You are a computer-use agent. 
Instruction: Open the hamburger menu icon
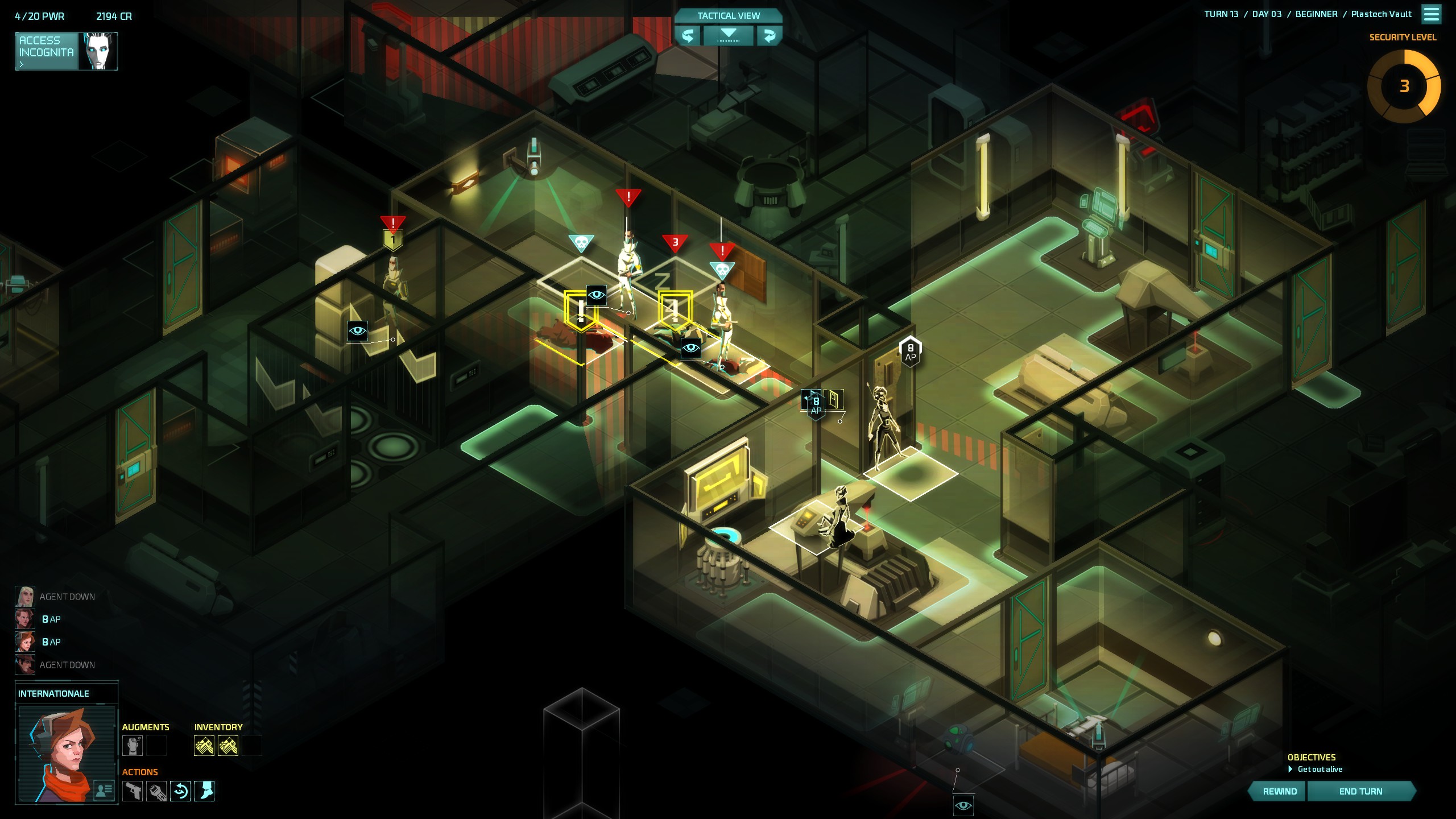click(x=1431, y=14)
